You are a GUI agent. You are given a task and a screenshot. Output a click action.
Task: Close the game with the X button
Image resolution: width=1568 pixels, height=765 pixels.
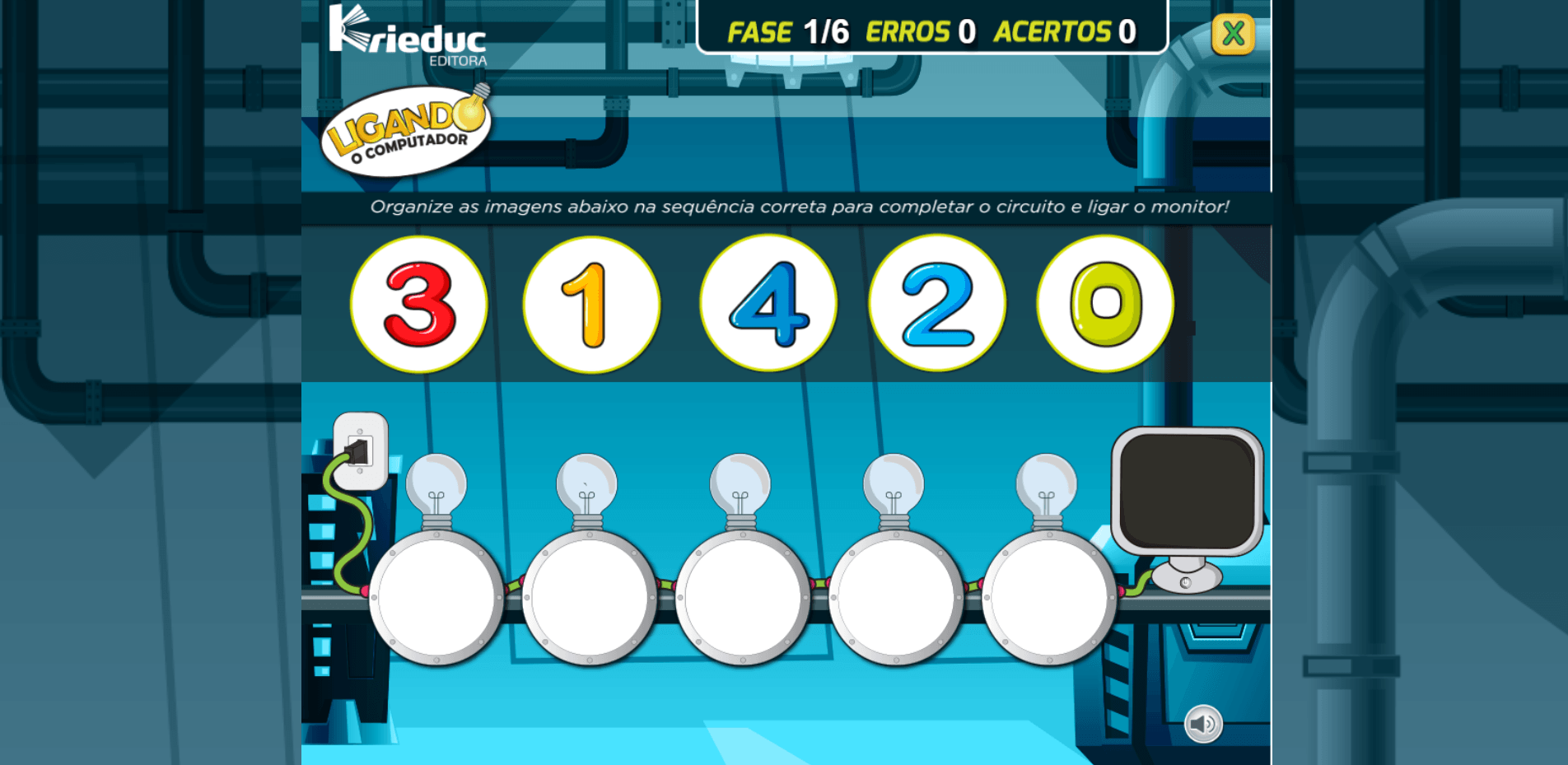click(1232, 35)
